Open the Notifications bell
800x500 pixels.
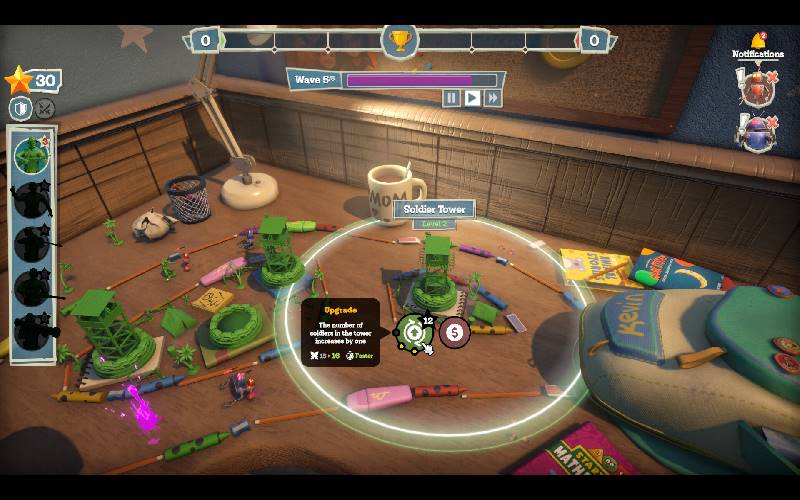[x=758, y=43]
